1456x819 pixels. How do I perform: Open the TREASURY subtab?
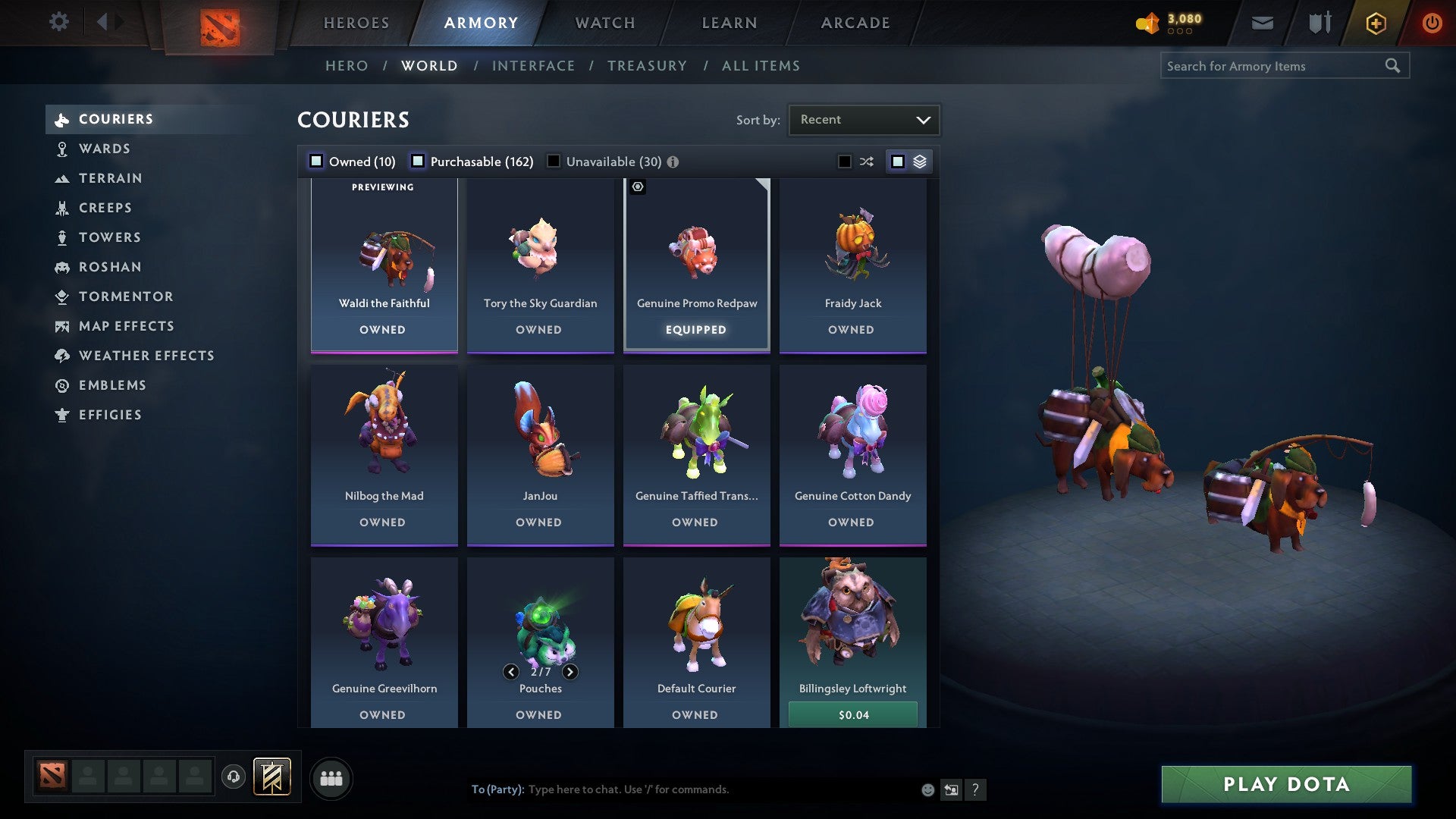pos(647,66)
